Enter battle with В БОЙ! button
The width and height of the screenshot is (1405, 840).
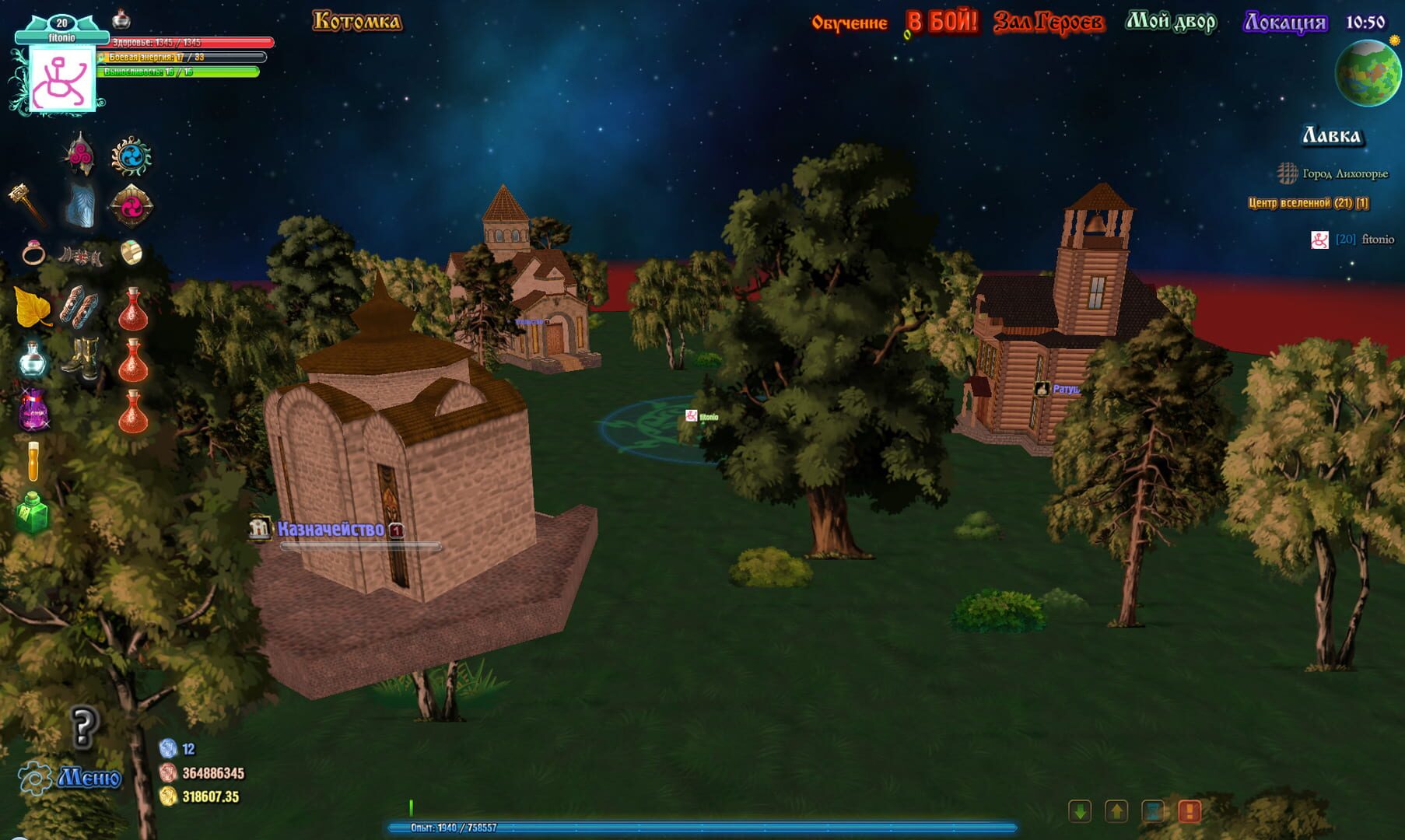tap(941, 22)
